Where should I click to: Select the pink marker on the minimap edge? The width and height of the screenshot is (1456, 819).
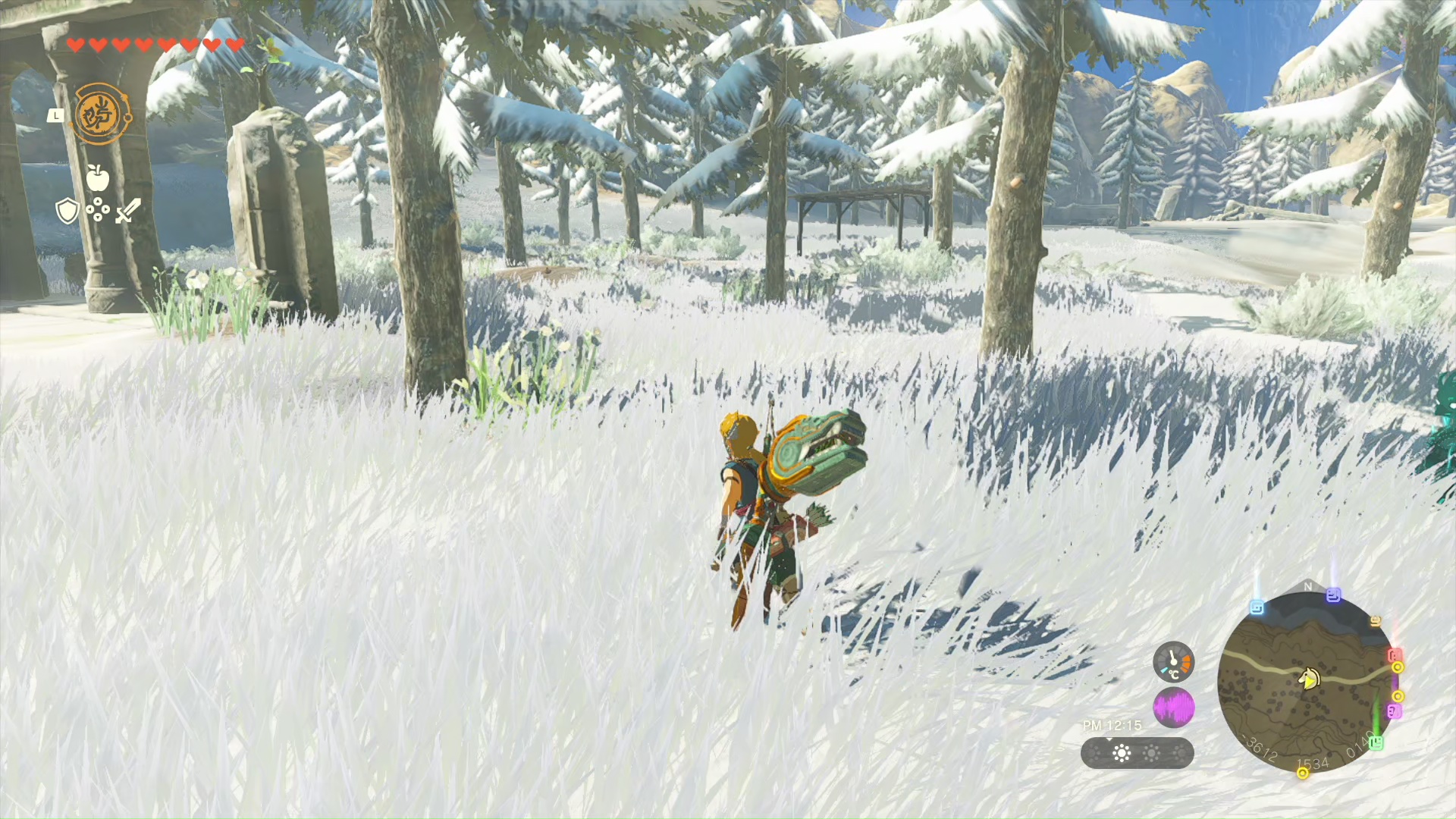[1394, 711]
